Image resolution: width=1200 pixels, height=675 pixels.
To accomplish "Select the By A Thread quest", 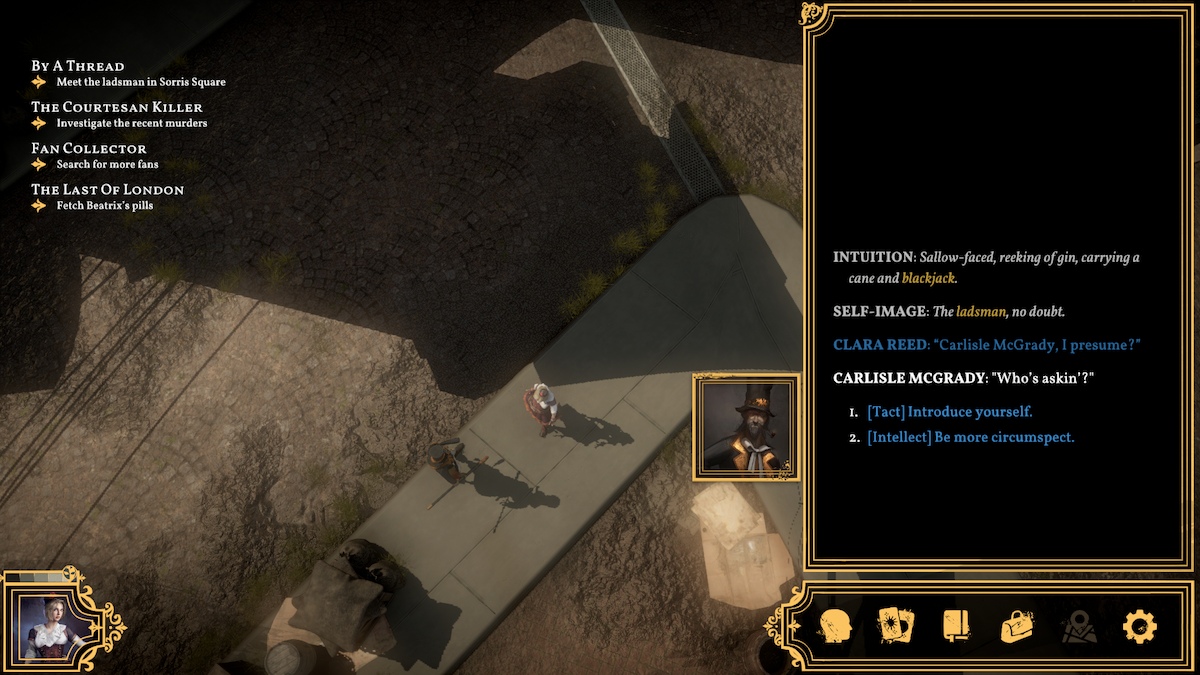I will [x=78, y=66].
